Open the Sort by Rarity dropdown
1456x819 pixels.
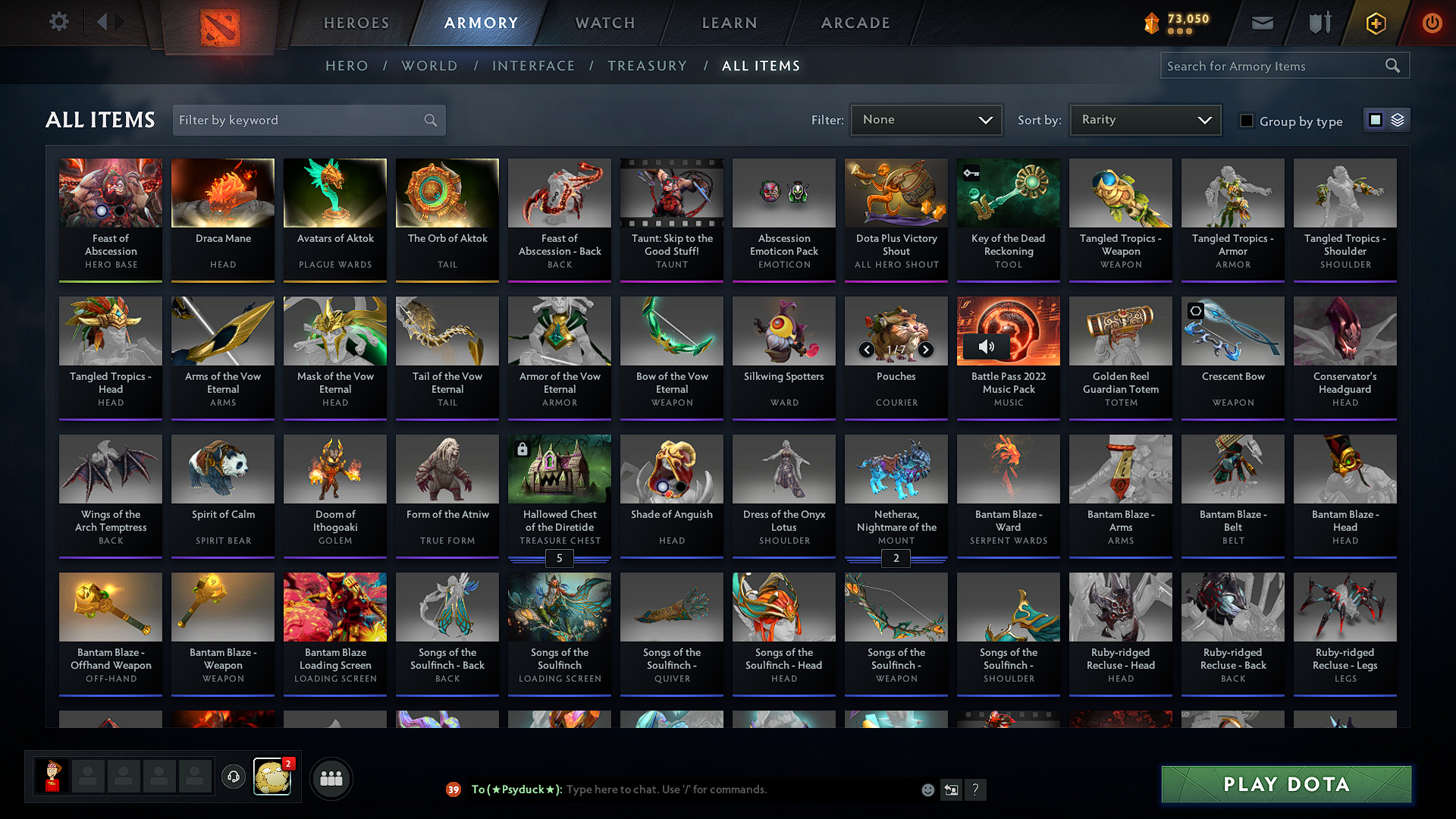pos(1144,119)
